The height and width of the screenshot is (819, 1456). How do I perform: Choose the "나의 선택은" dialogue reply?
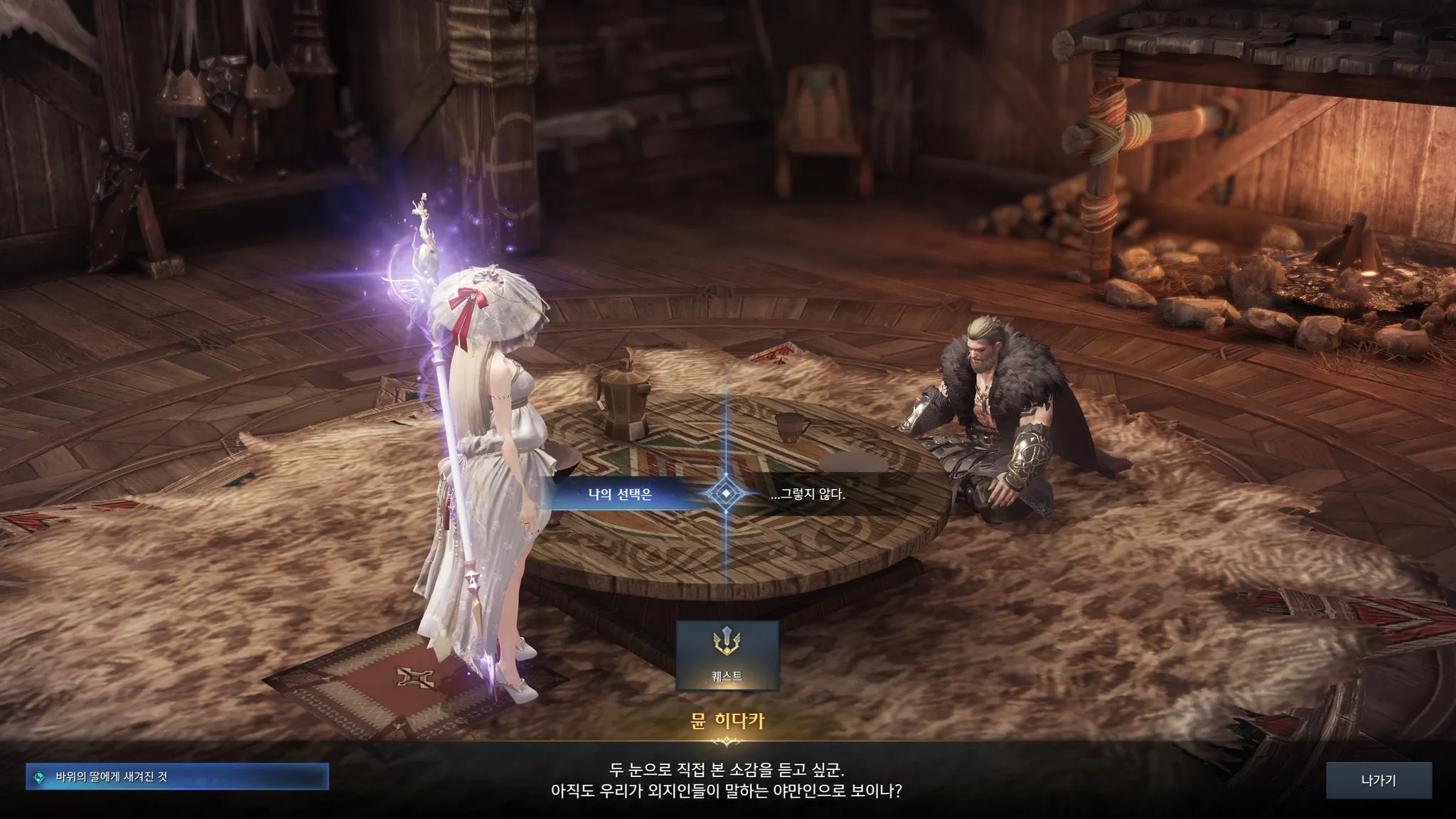click(x=620, y=494)
